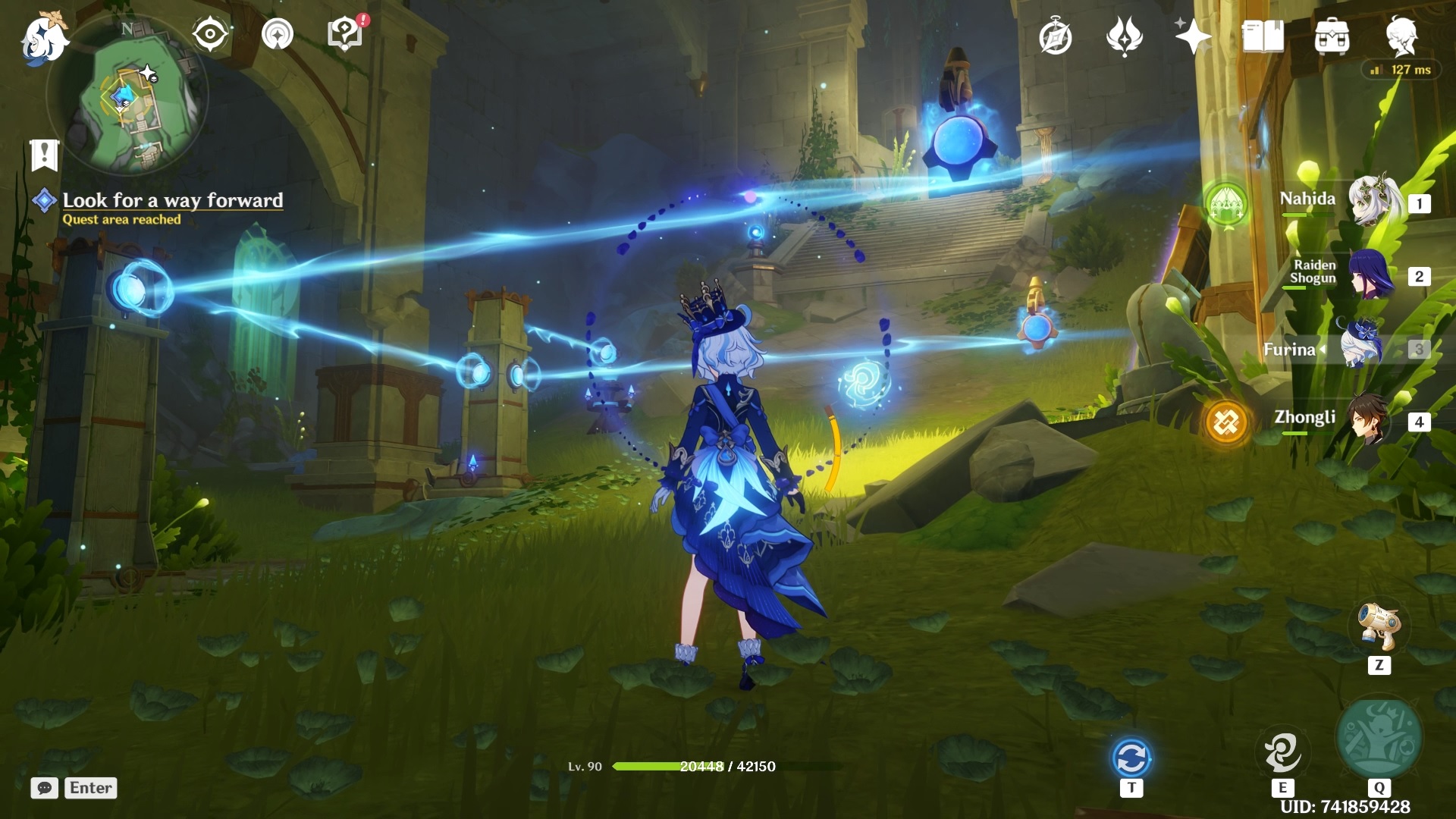1456x819 pixels.
Task: Toggle the Elemental Sight eye icon
Action: (210, 34)
